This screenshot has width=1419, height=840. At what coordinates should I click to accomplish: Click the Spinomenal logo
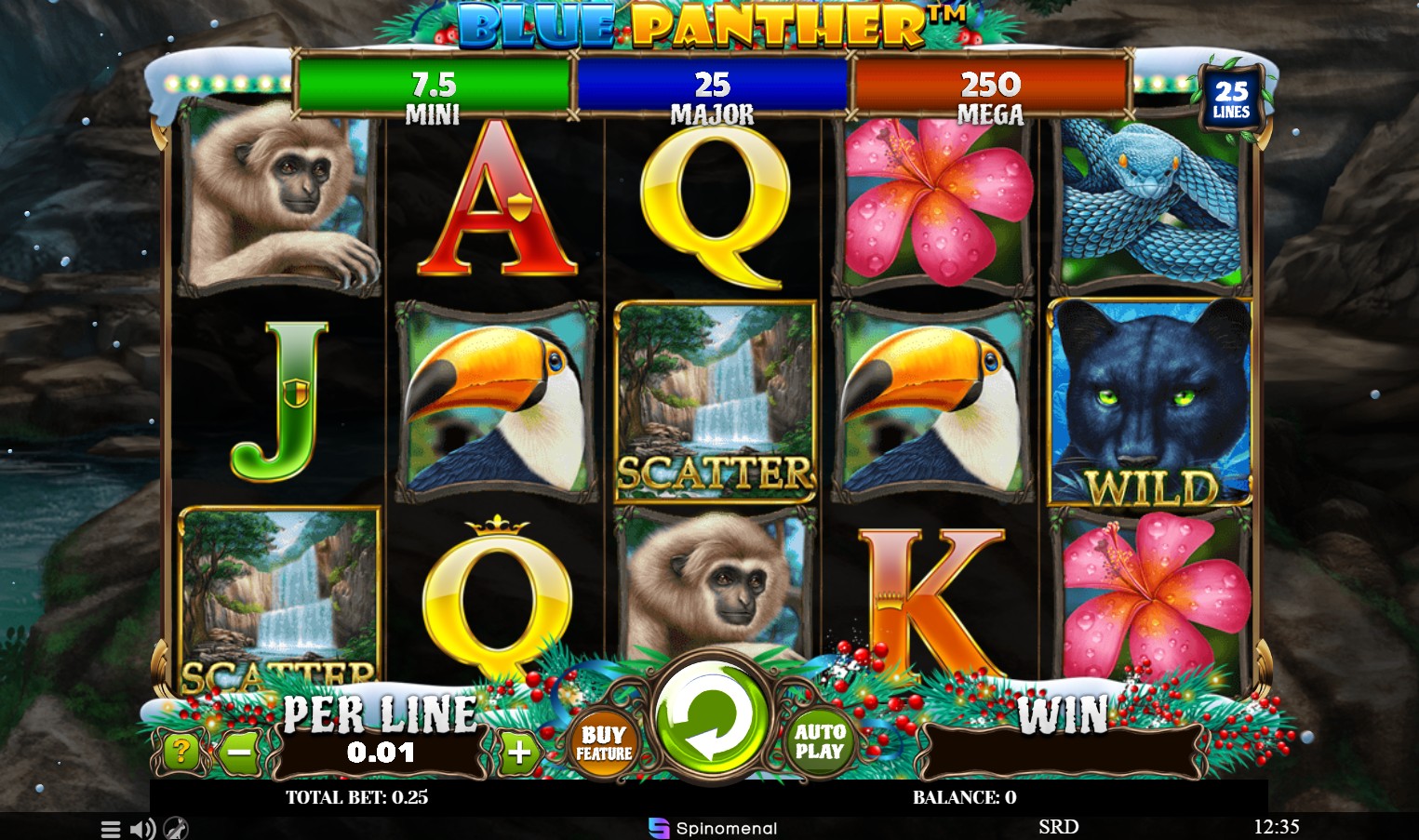tap(713, 828)
